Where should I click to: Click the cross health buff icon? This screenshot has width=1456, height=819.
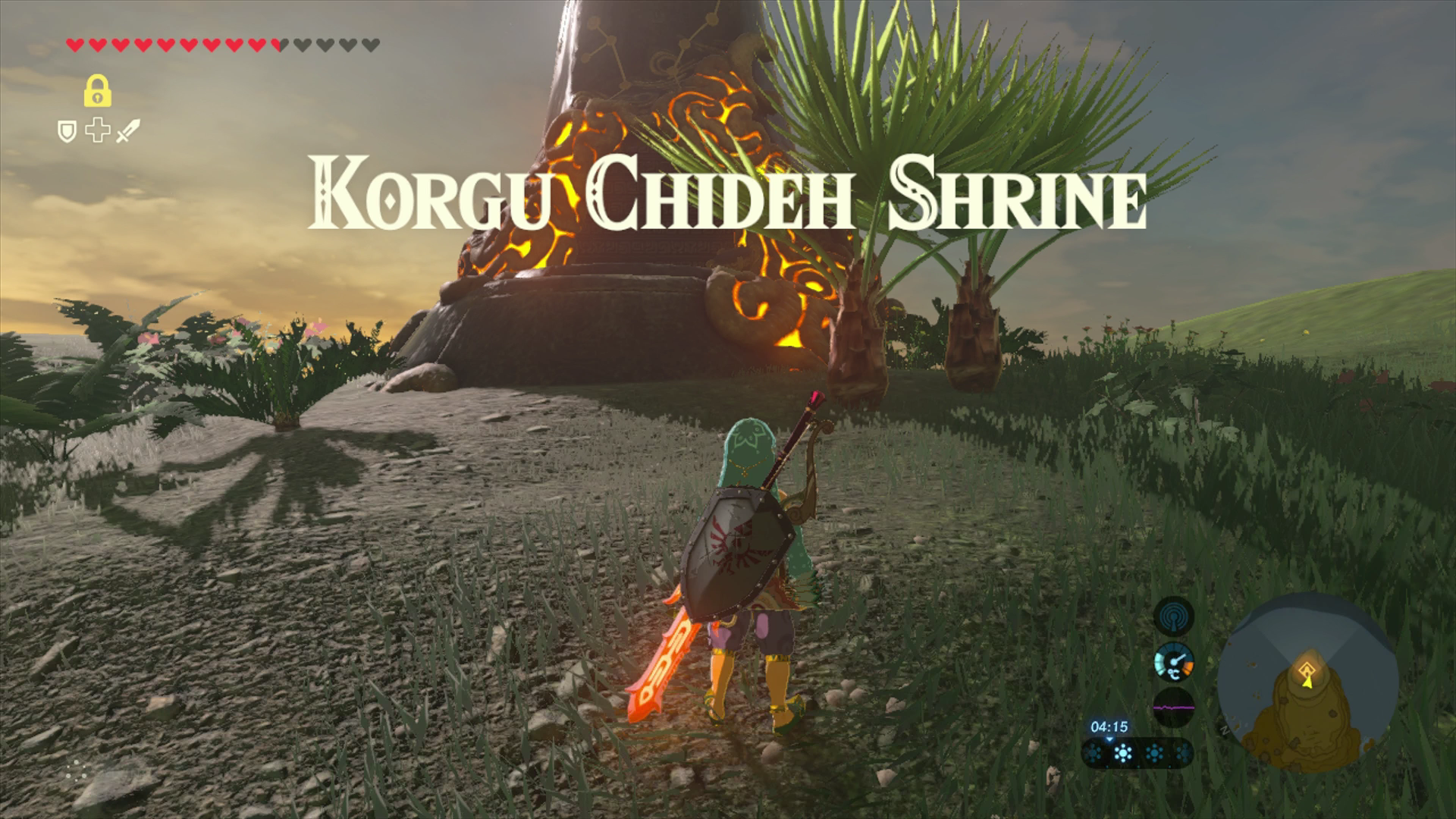point(97,129)
